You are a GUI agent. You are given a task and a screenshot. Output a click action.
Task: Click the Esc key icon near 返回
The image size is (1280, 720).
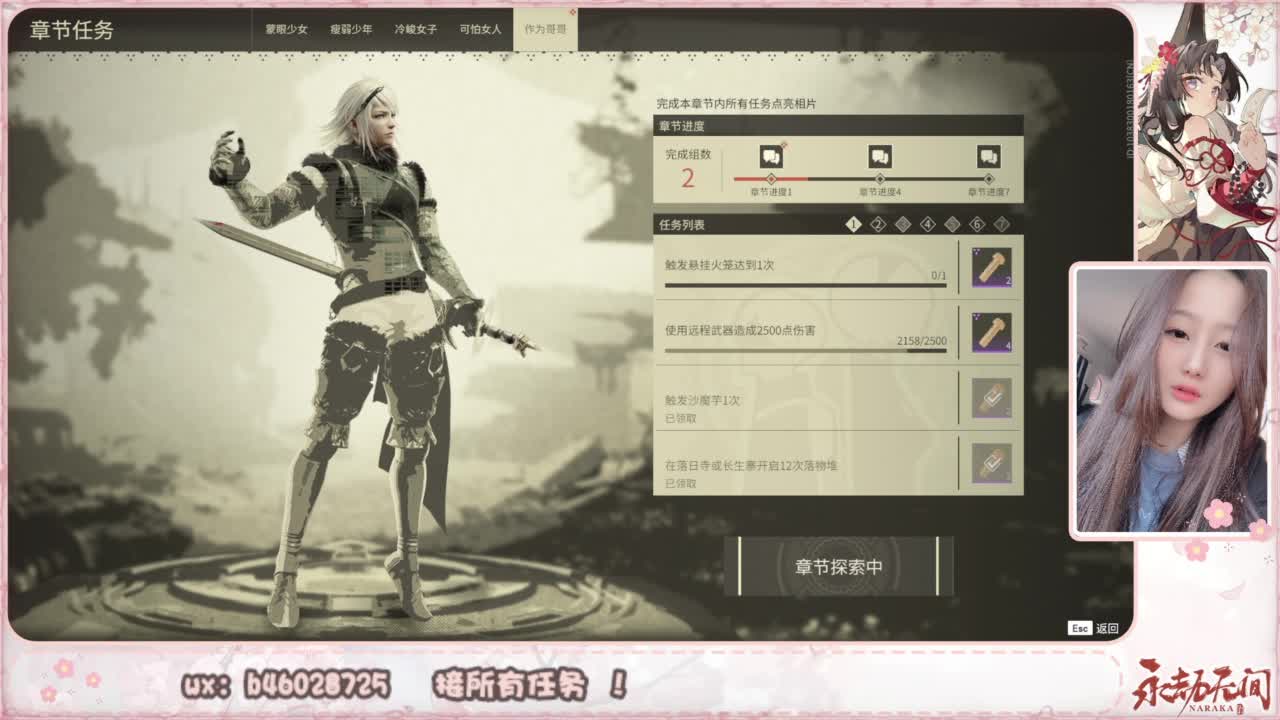pyautogui.click(x=1080, y=628)
